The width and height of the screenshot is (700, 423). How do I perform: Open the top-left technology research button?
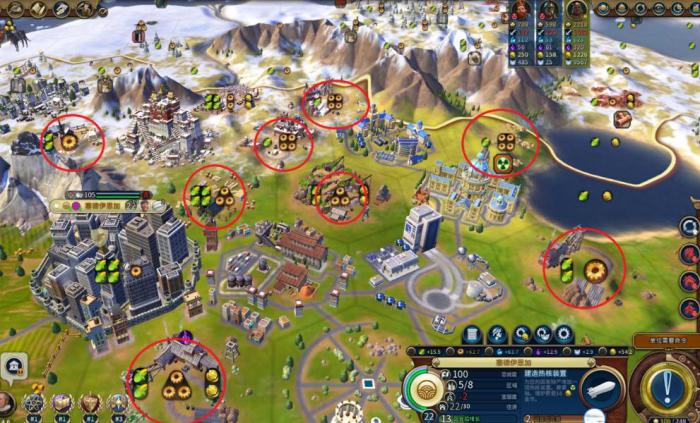pos(15,9)
